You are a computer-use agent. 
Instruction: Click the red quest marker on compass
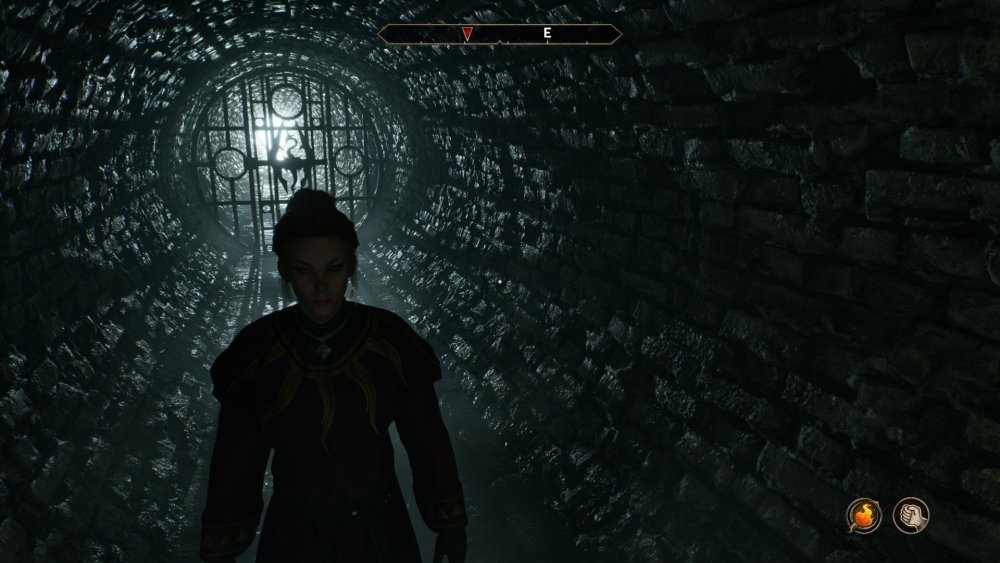pos(466,34)
